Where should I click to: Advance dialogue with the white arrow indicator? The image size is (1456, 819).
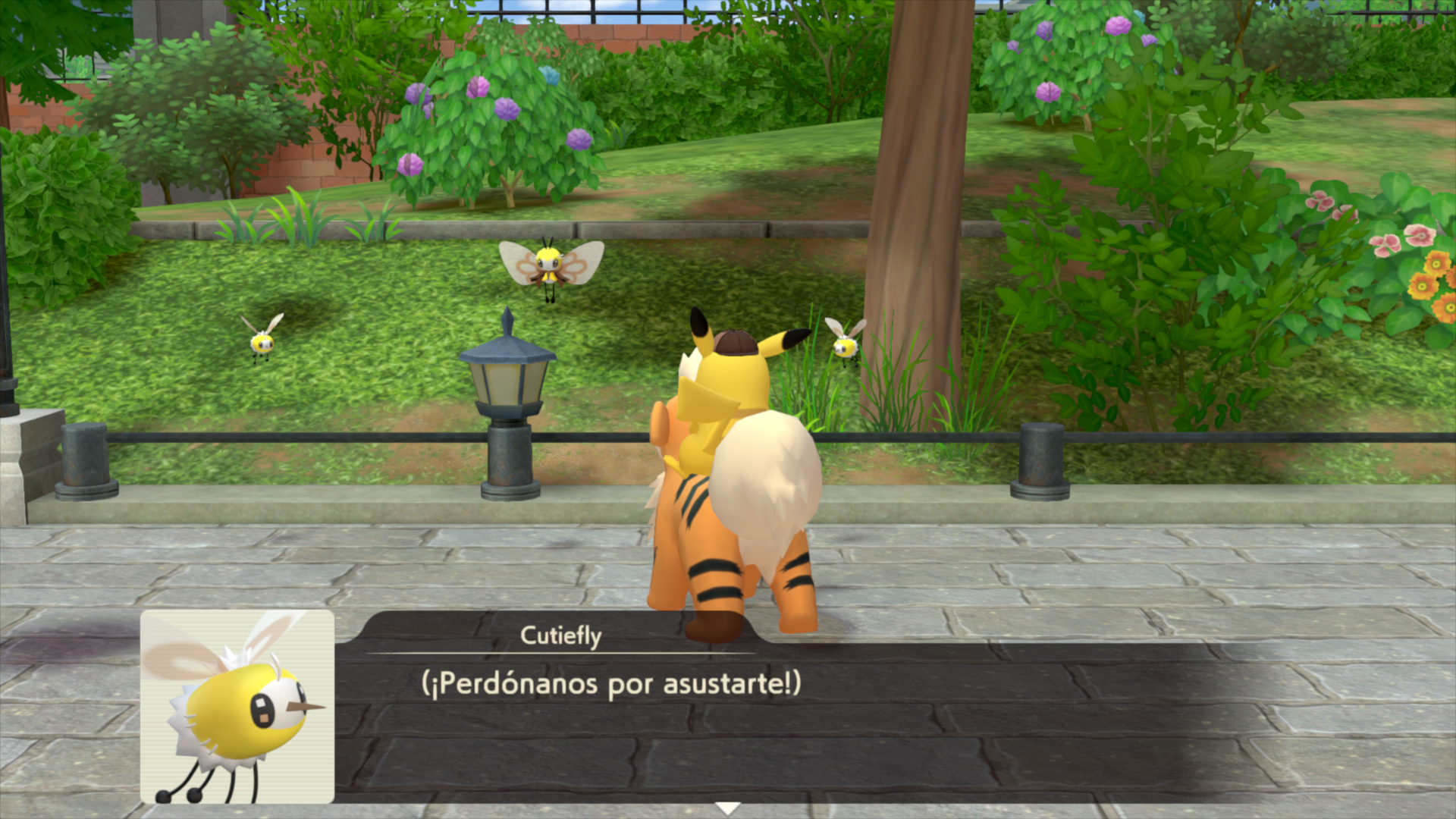(x=728, y=808)
